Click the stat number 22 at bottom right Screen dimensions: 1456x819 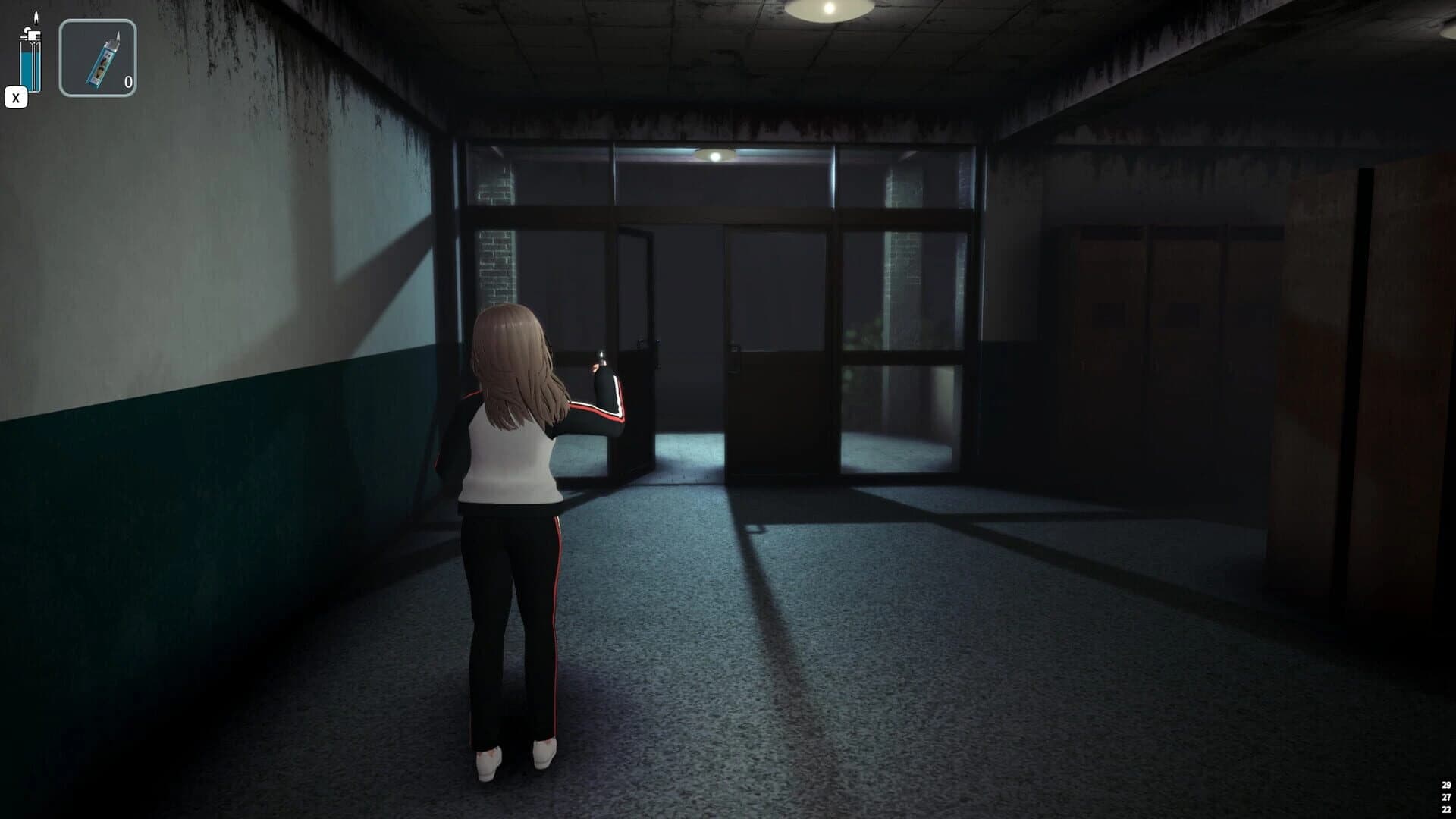(x=1446, y=809)
